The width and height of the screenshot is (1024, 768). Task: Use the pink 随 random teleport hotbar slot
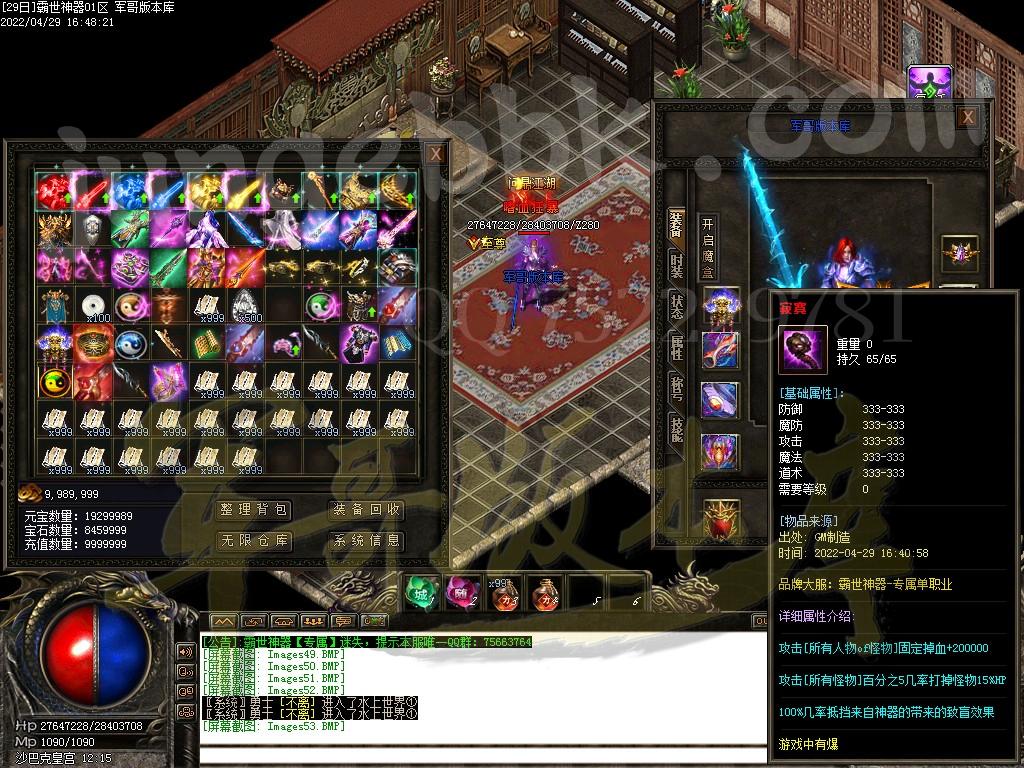[x=460, y=593]
